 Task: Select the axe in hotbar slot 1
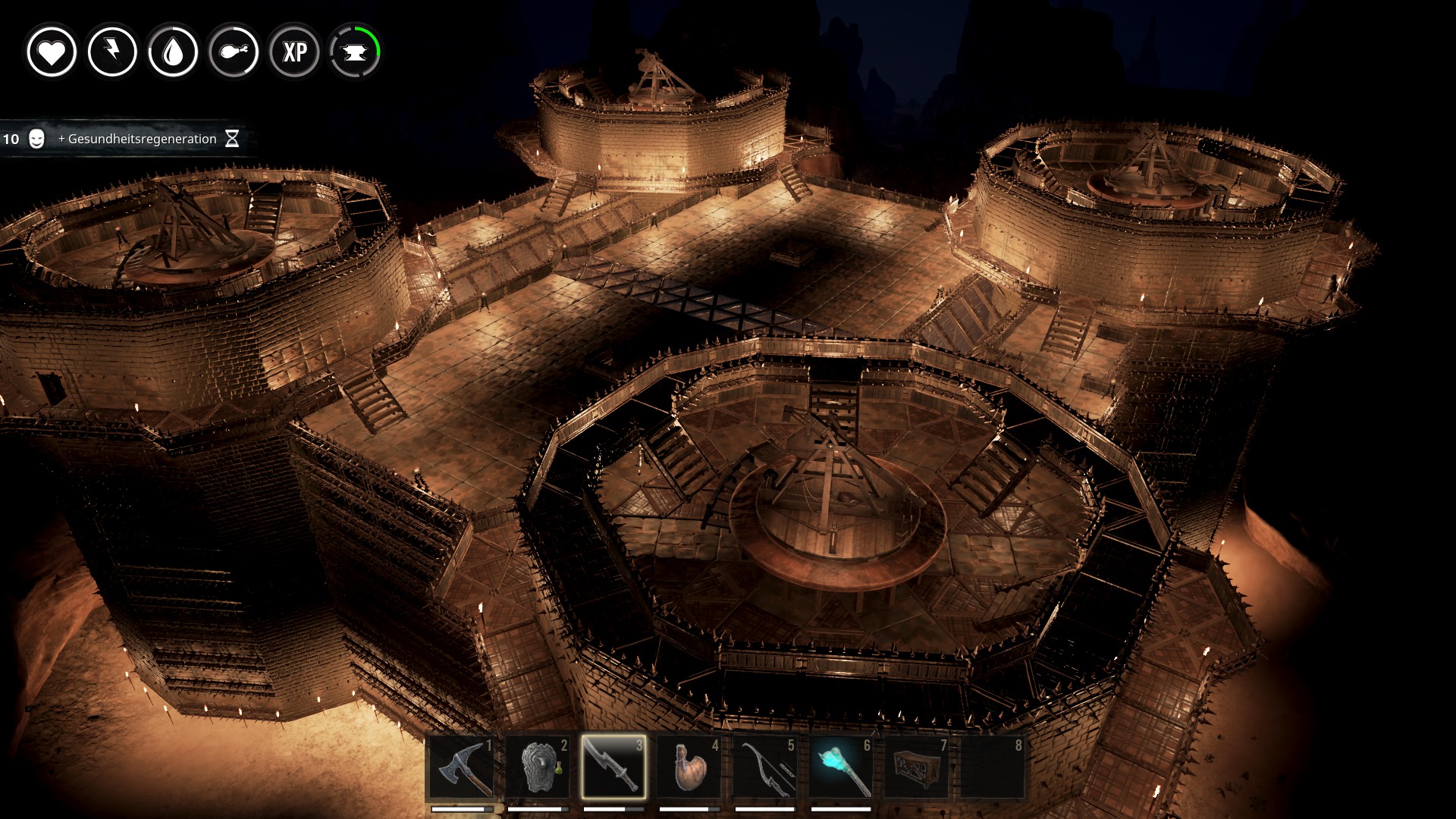(x=462, y=767)
